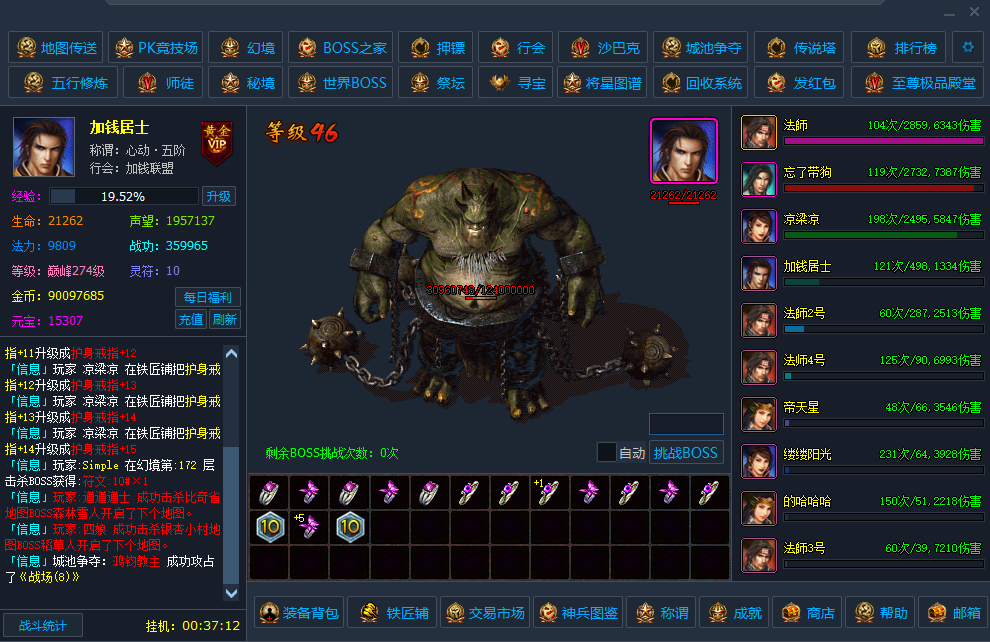The height and width of the screenshot is (642, 990).
Task: Open the 交易市场 trade market
Action: [486, 612]
